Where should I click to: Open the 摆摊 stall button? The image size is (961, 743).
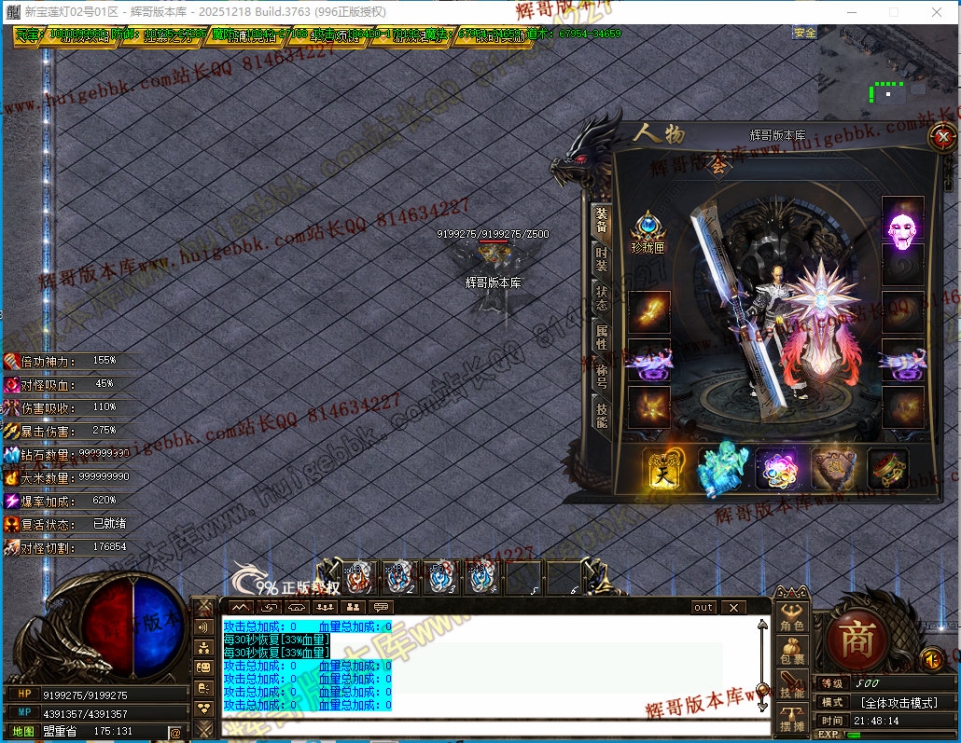coord(793,718)
